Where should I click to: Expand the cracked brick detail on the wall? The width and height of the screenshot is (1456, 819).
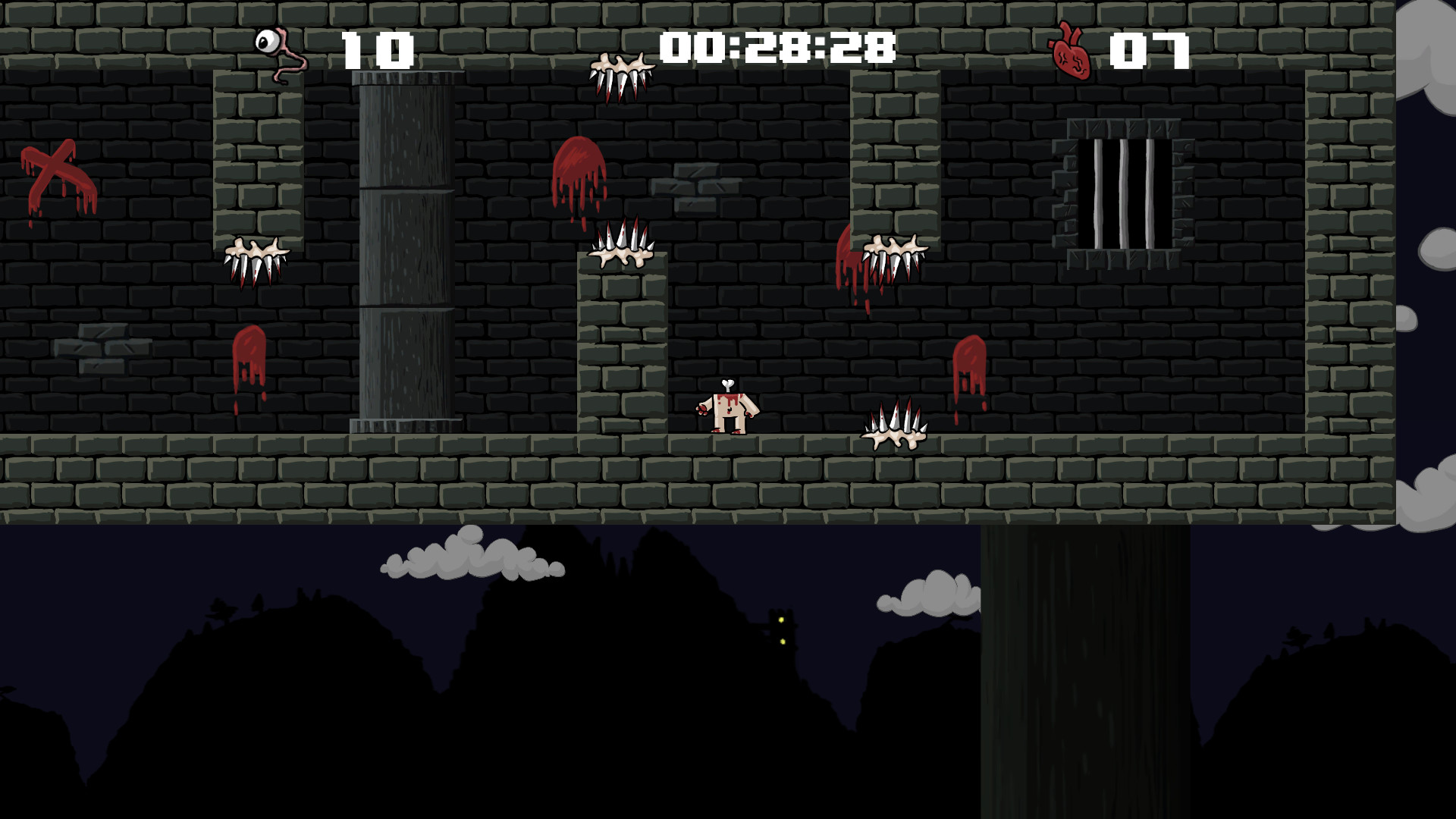(694, 186)
